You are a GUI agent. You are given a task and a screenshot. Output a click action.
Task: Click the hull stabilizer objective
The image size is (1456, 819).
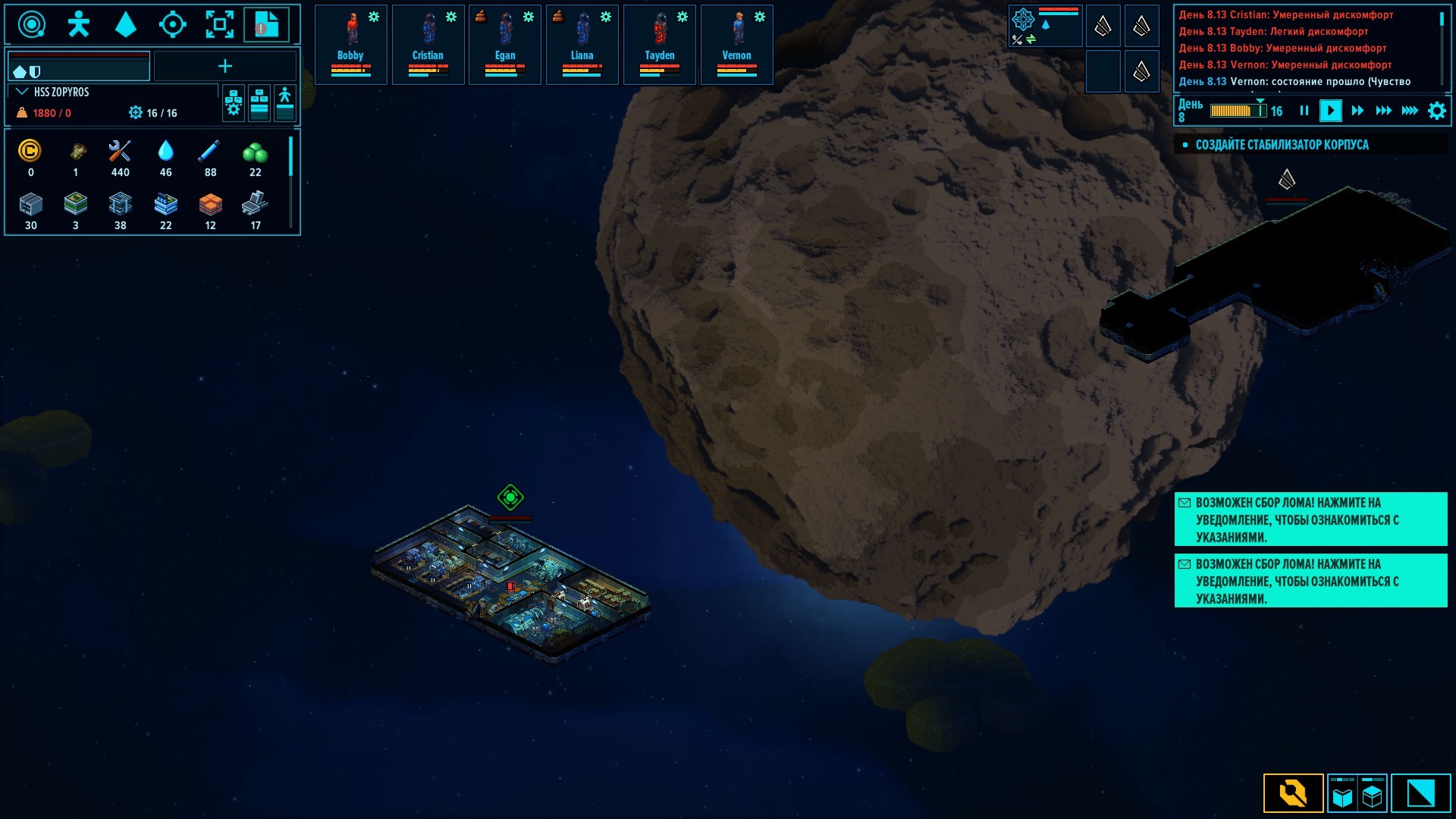pos(1282,145)
